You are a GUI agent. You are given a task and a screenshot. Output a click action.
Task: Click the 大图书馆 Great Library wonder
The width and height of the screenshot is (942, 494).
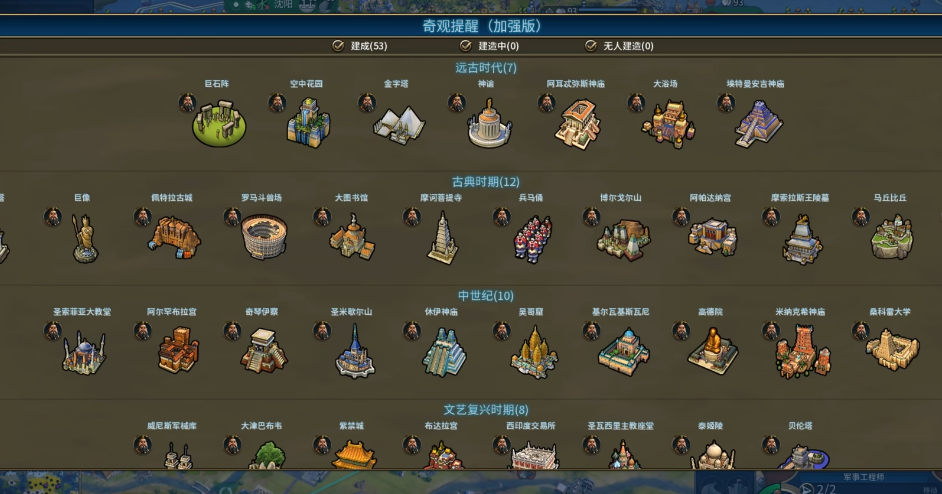(353, 237)
